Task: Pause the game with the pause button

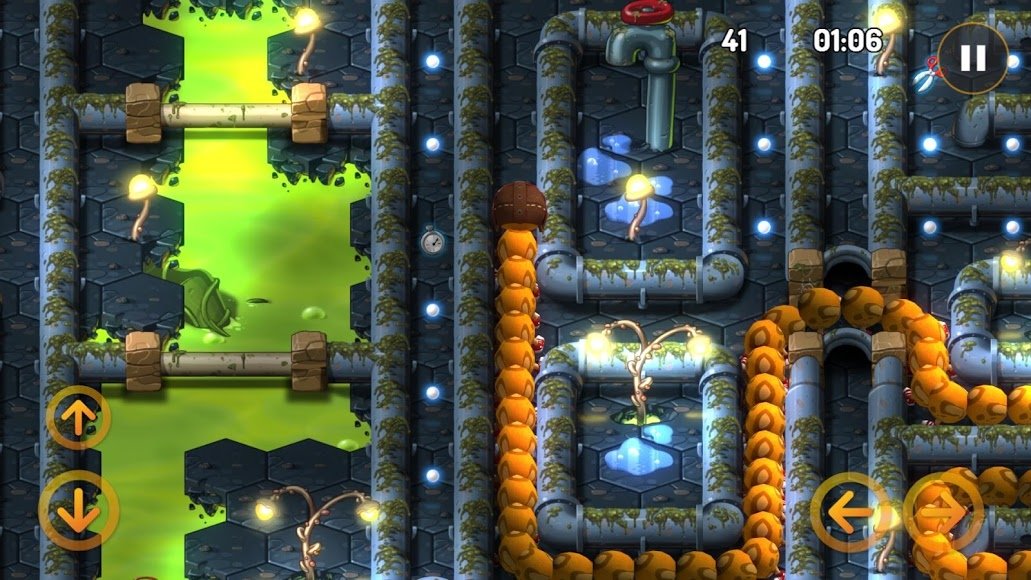Action: coord(972,58)
